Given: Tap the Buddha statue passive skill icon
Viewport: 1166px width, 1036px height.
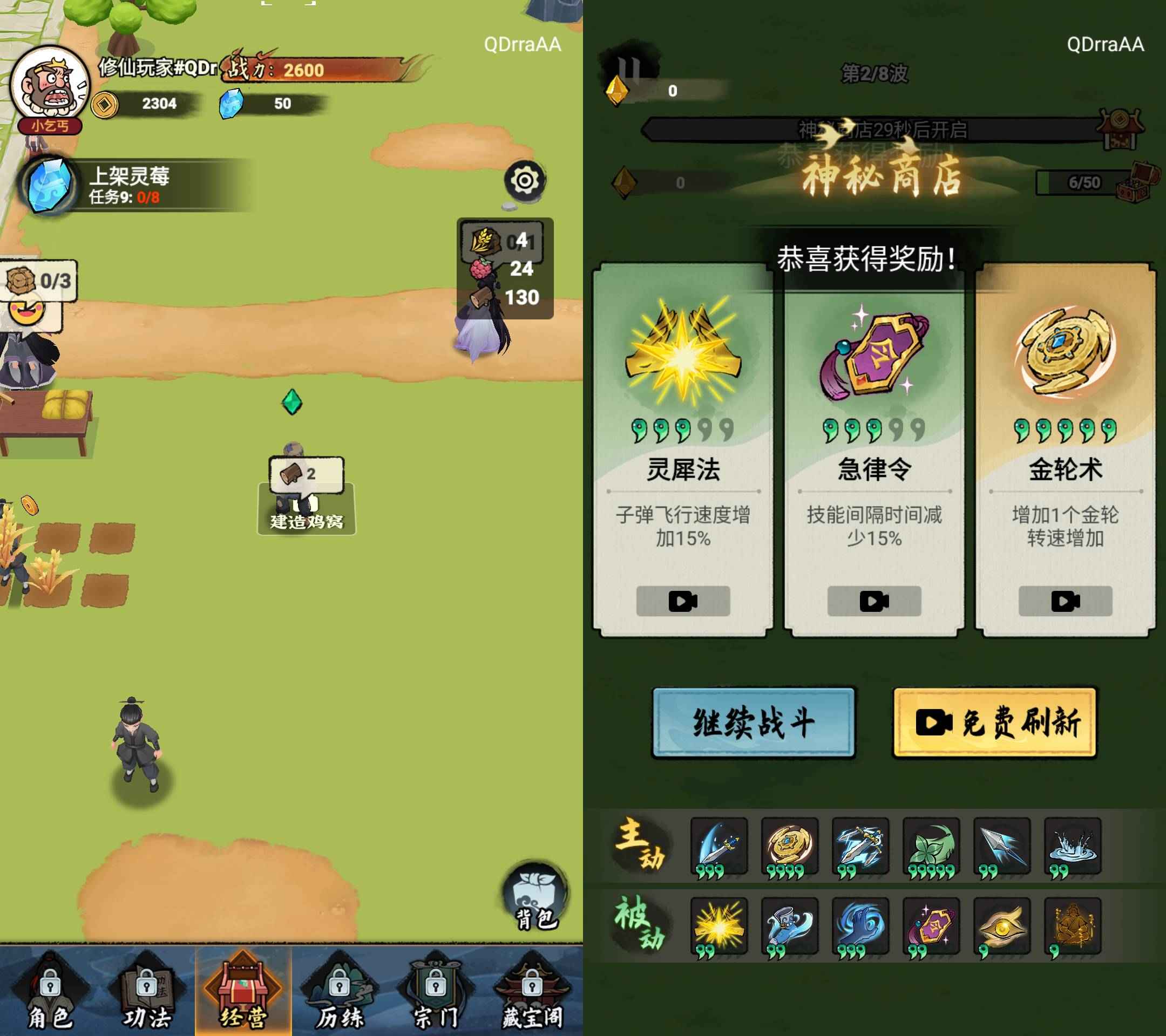Looking at the screenshot, I should coord(1075,925).
